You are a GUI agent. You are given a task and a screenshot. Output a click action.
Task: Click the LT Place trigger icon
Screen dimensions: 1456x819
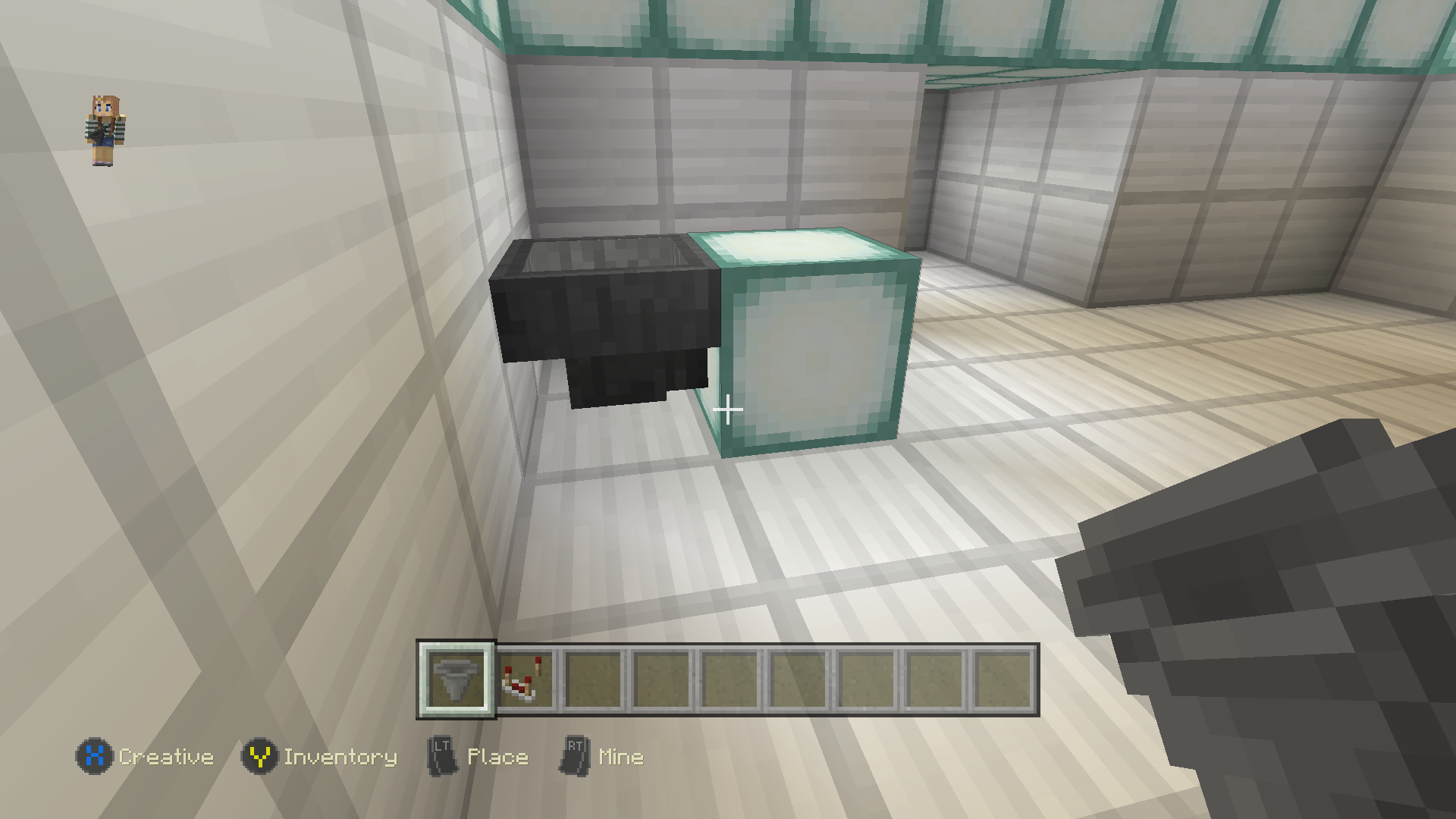442,756
